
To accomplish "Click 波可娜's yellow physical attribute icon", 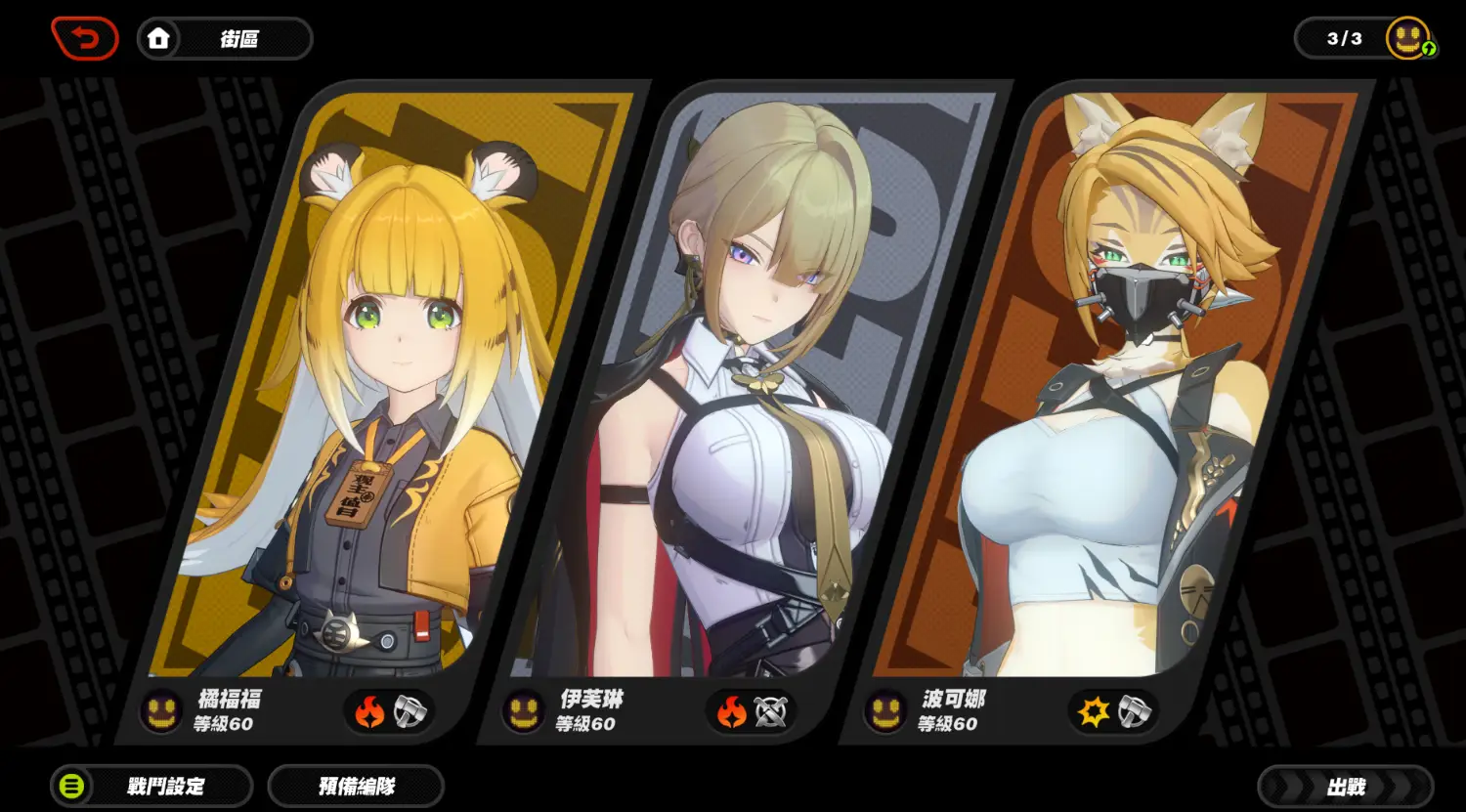I will click(x=1094, y=712).
